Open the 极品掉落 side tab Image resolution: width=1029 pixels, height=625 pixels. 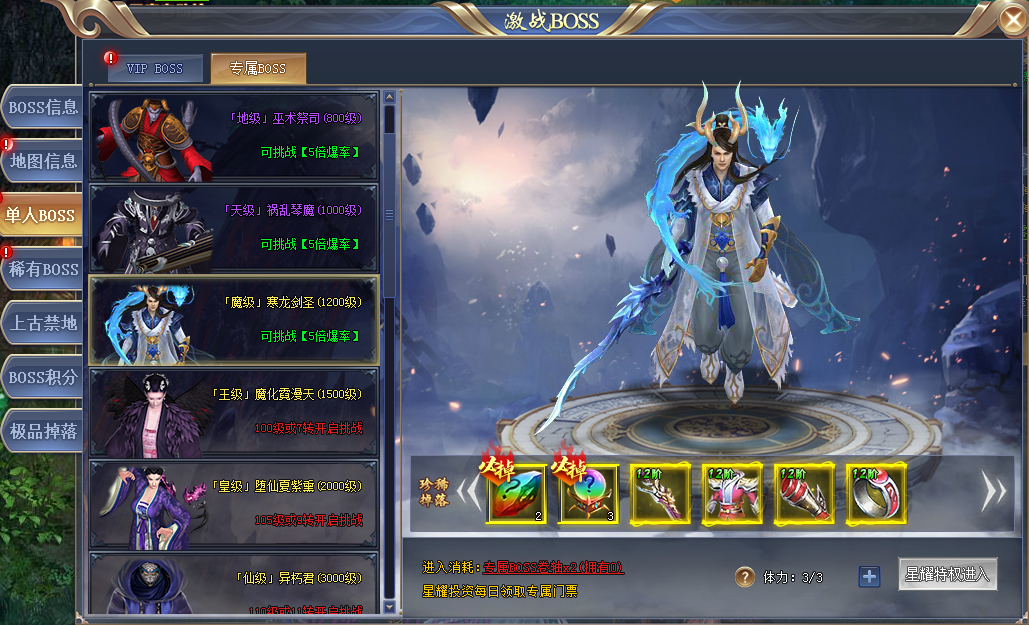[x=42, y=432]
